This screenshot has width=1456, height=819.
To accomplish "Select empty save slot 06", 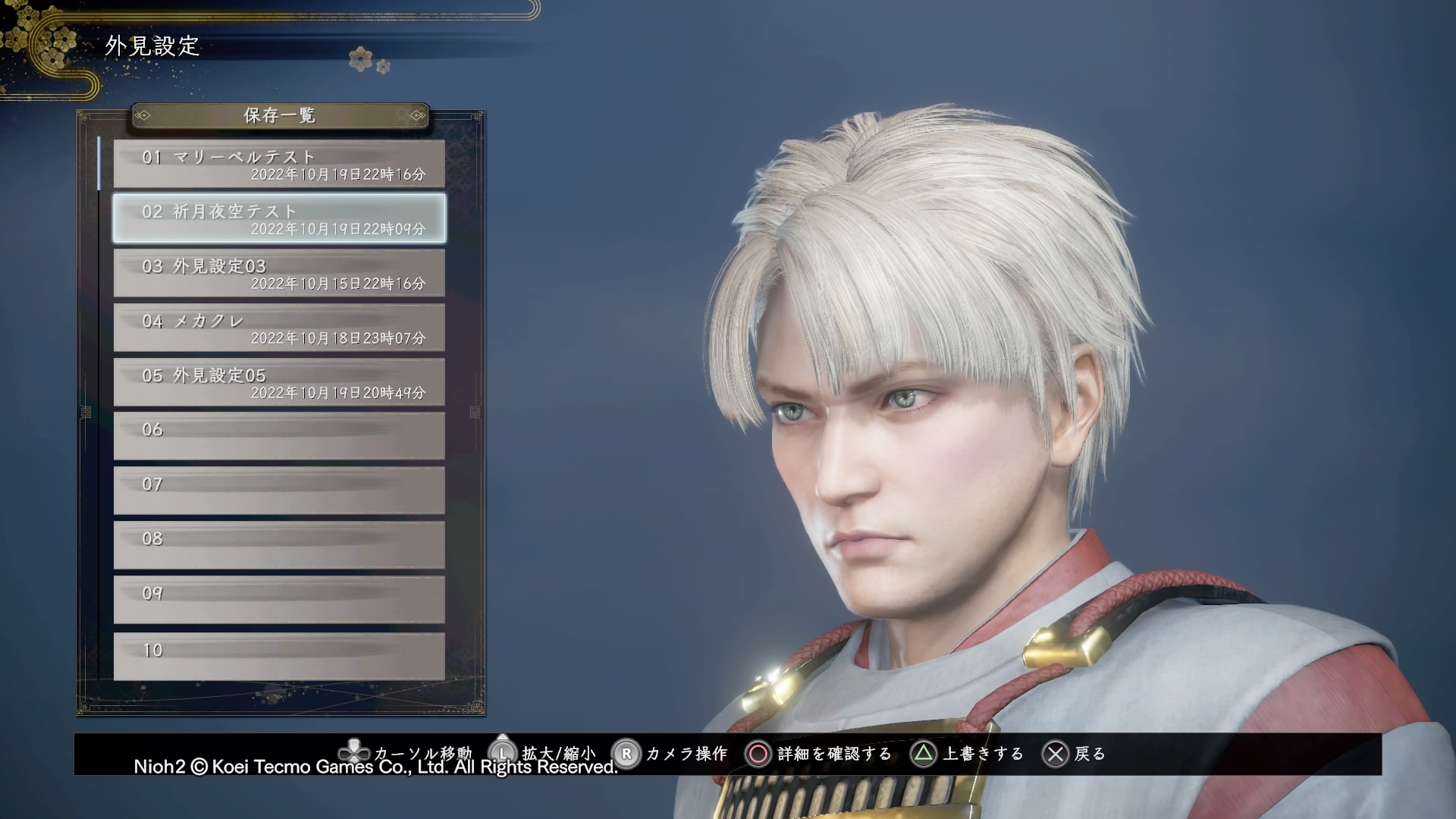I will [x=279, y=436].
